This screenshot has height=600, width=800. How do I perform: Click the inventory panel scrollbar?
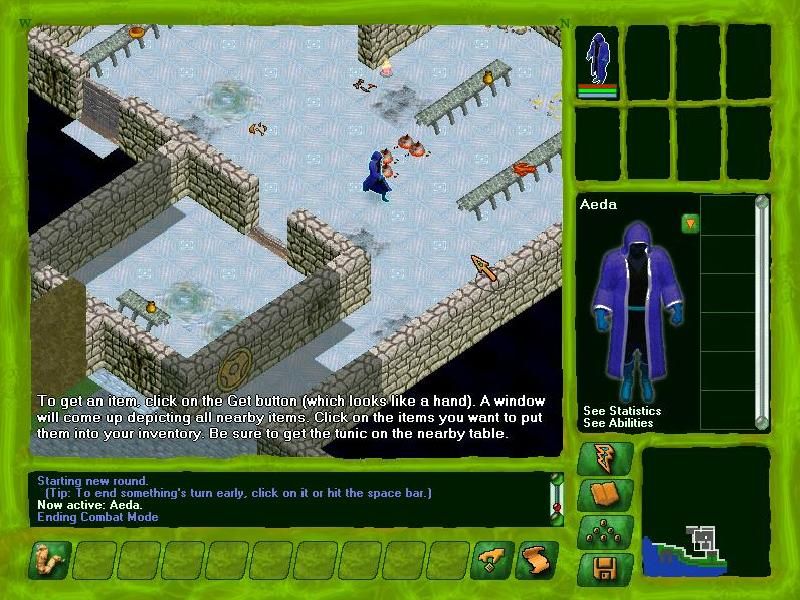(x=762, y=310)
